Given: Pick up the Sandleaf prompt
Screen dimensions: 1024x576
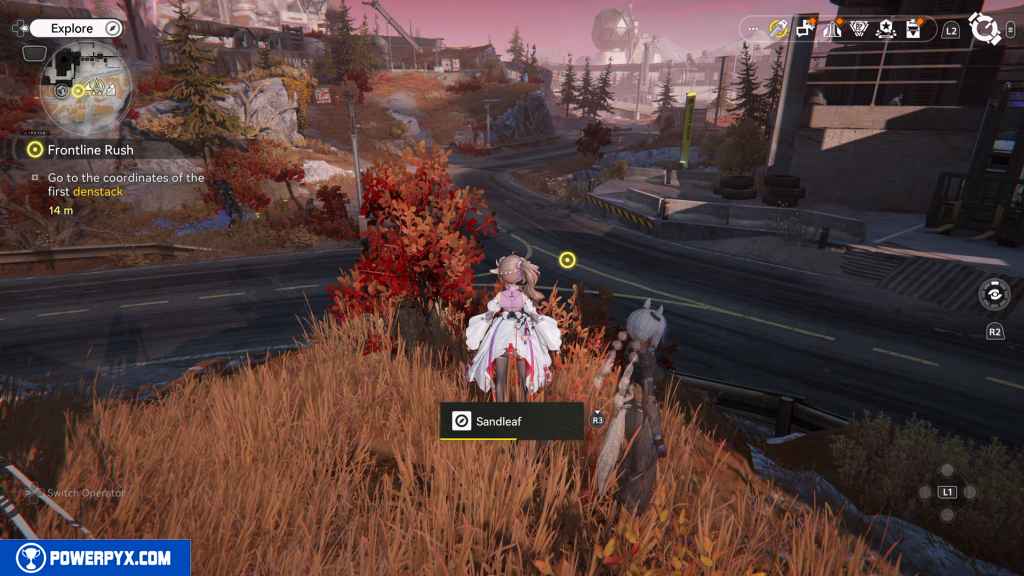Looking at the screenshot, I should [x=511, y=421].
